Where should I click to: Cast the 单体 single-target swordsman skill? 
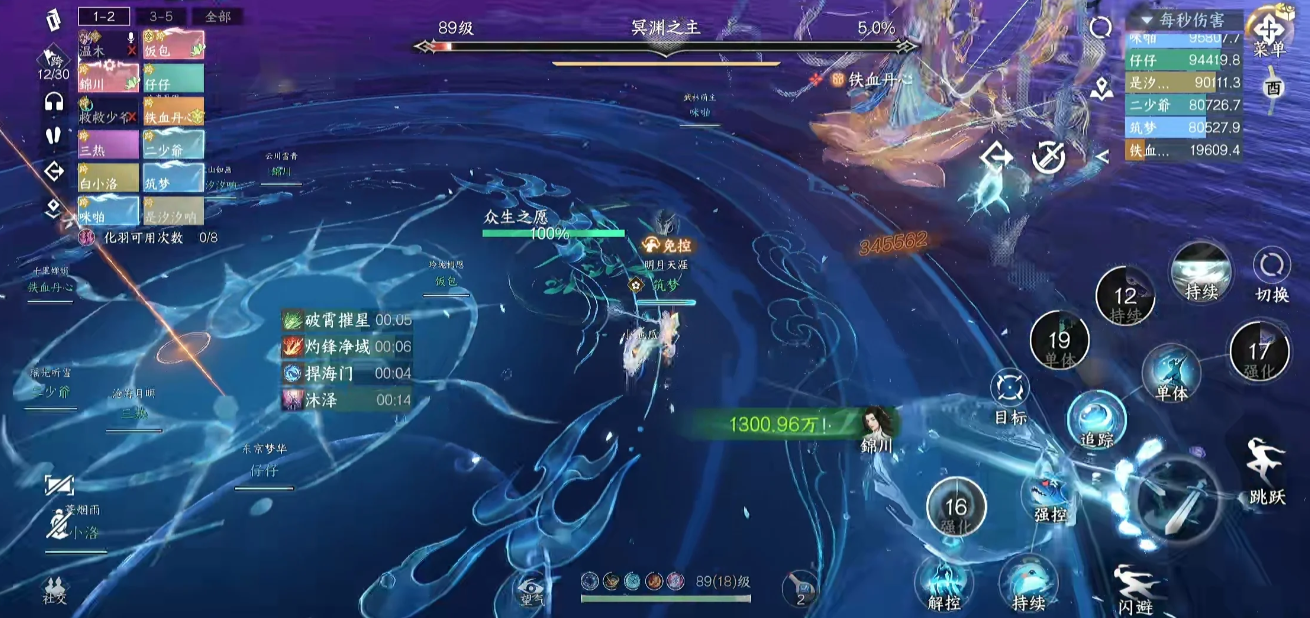click(1171, 371)
